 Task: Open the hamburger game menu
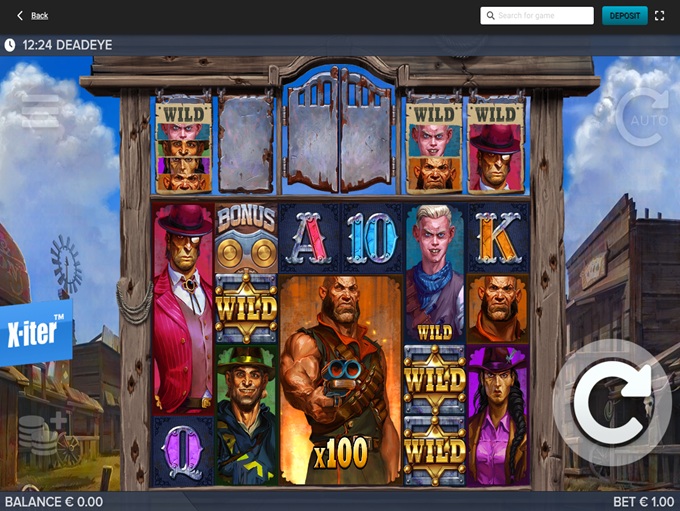pos(42,113)
